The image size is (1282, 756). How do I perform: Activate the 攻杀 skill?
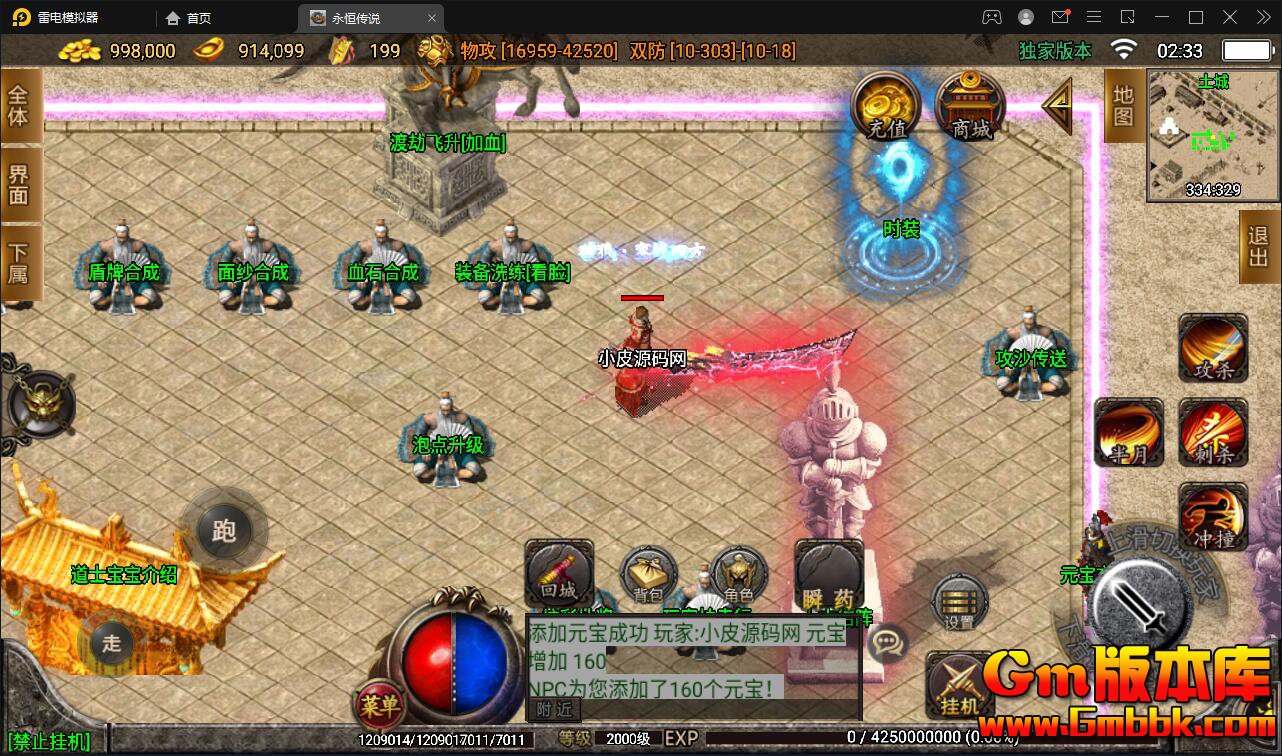click(x=1213, y=349)
